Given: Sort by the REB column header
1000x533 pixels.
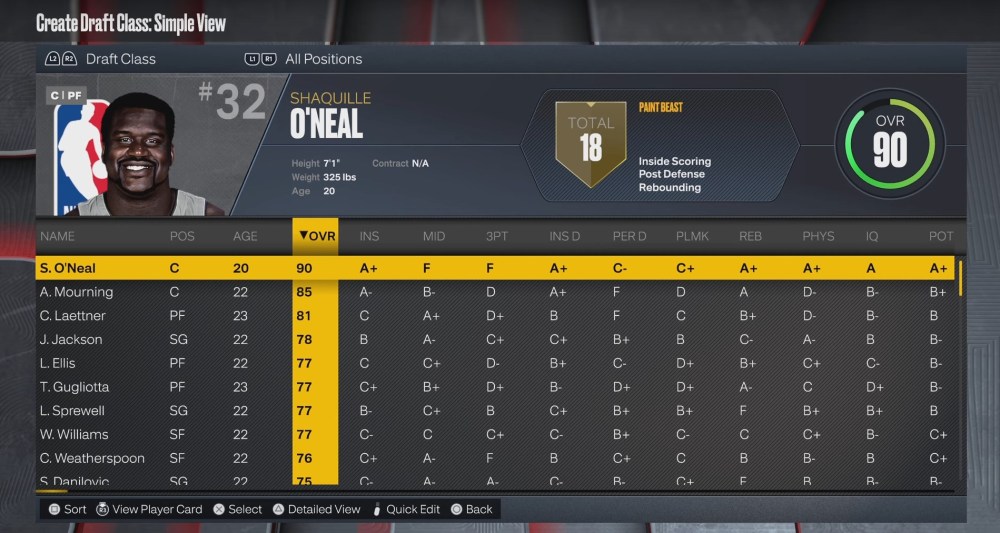Looking at the screenshot, I should pos(750,237).
